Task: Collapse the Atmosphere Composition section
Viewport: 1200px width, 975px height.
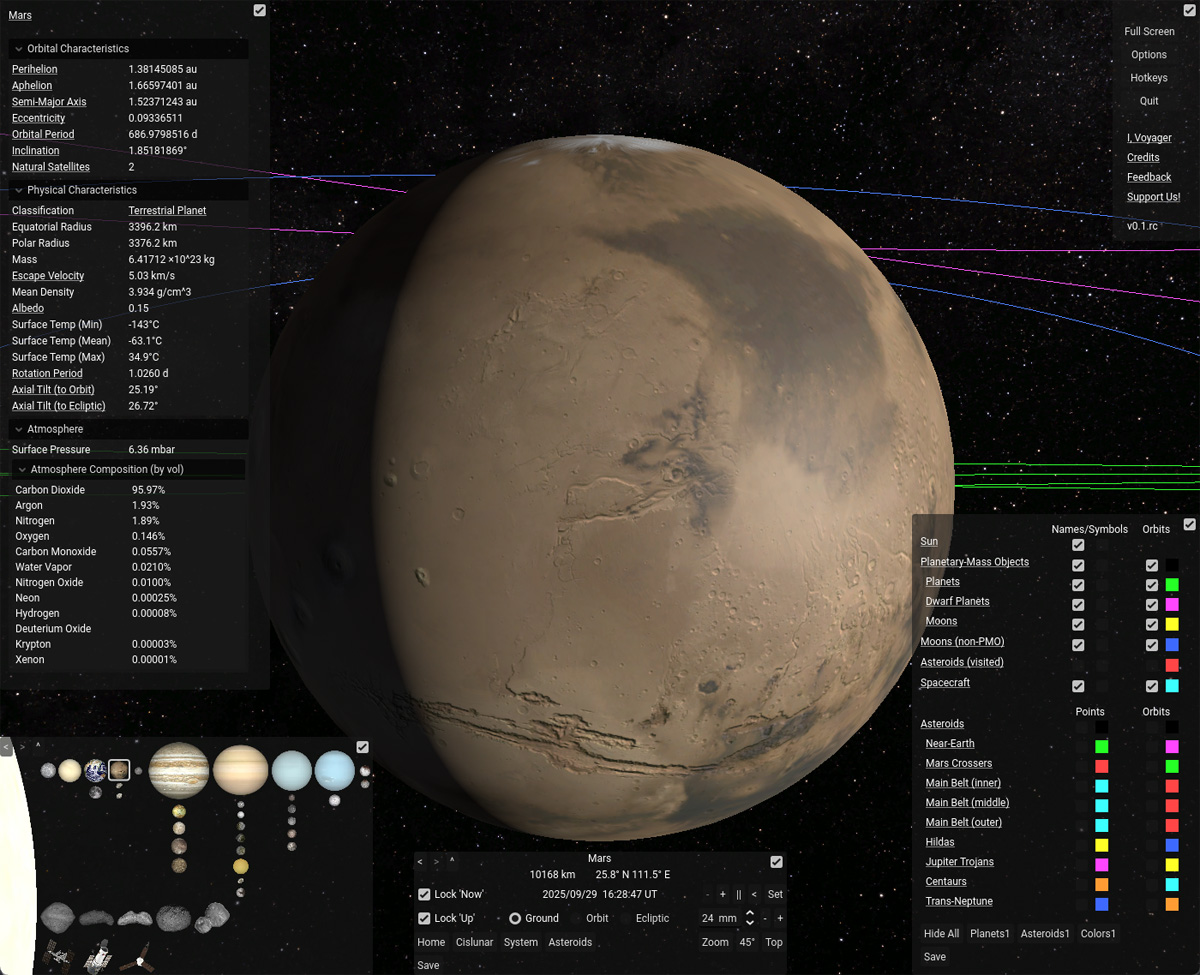Action: (x=22, y=469)
